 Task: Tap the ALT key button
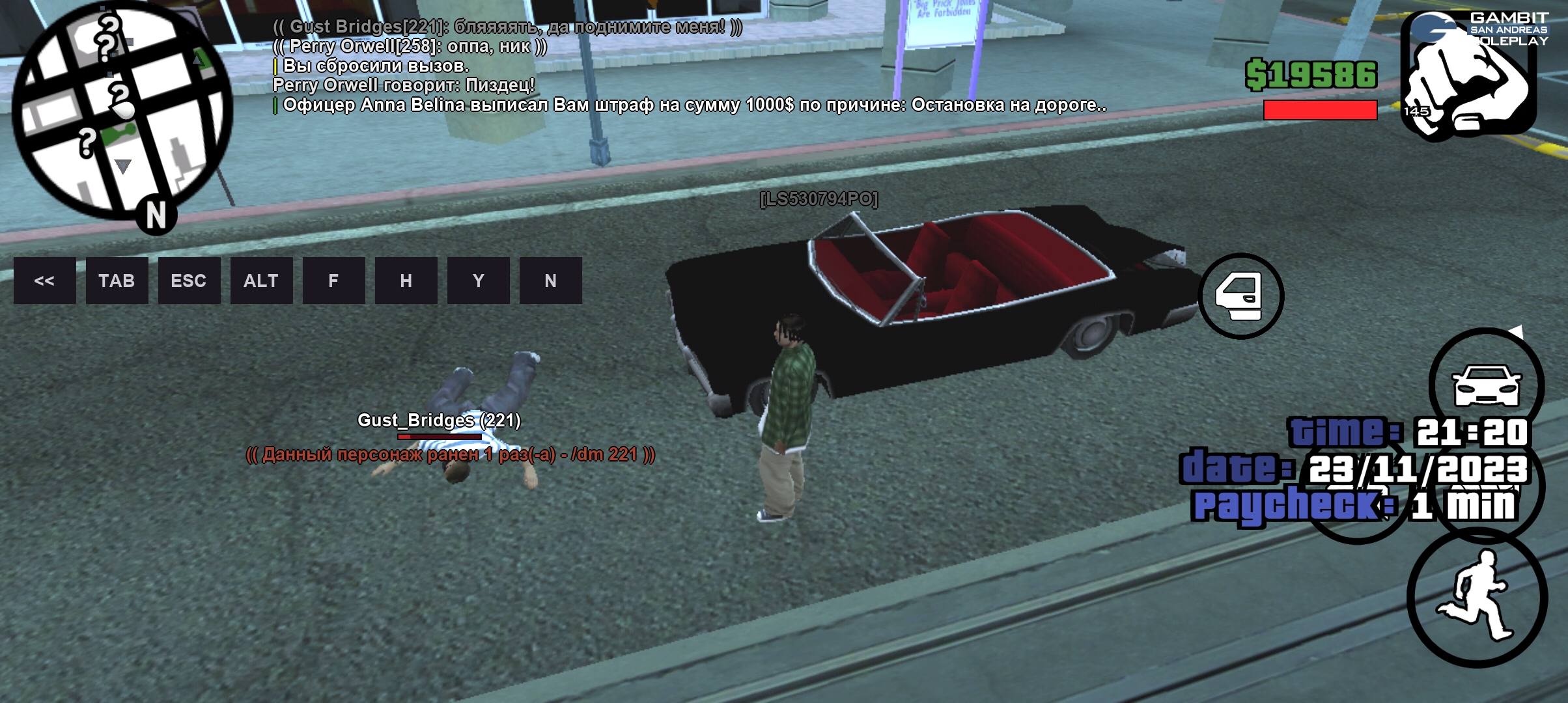pyautogui.click(x=261, y=281)
